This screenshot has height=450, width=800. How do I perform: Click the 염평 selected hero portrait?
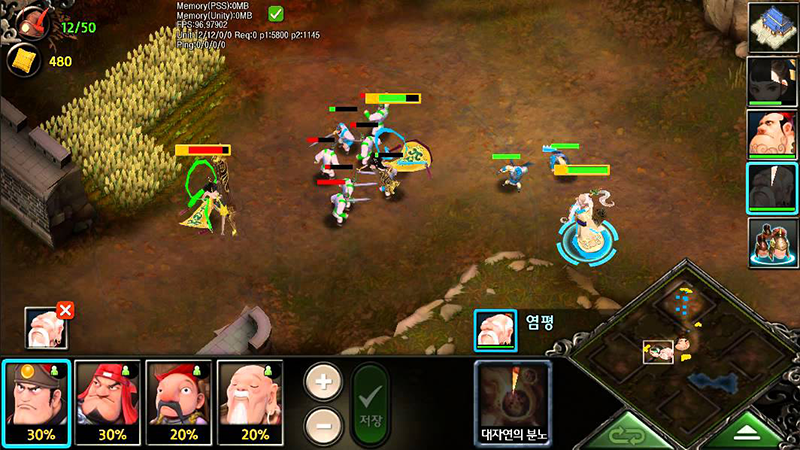(x=495, y=329)
